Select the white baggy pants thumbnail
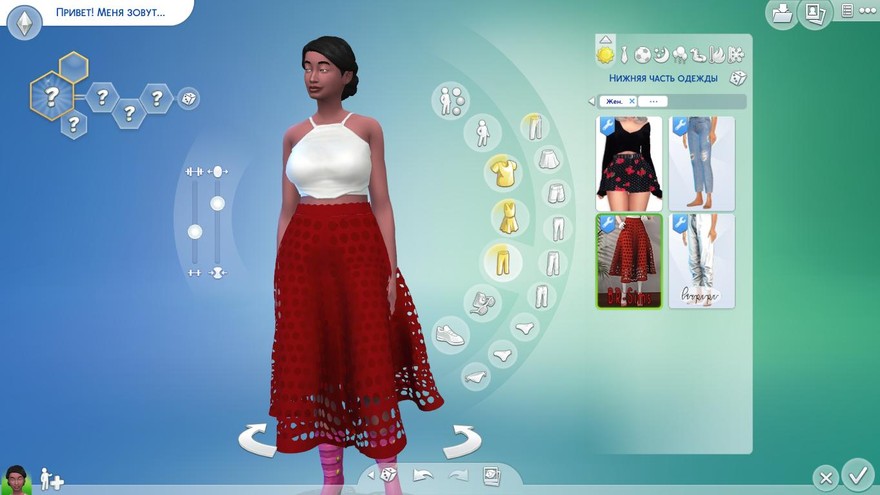 (701, 260)
